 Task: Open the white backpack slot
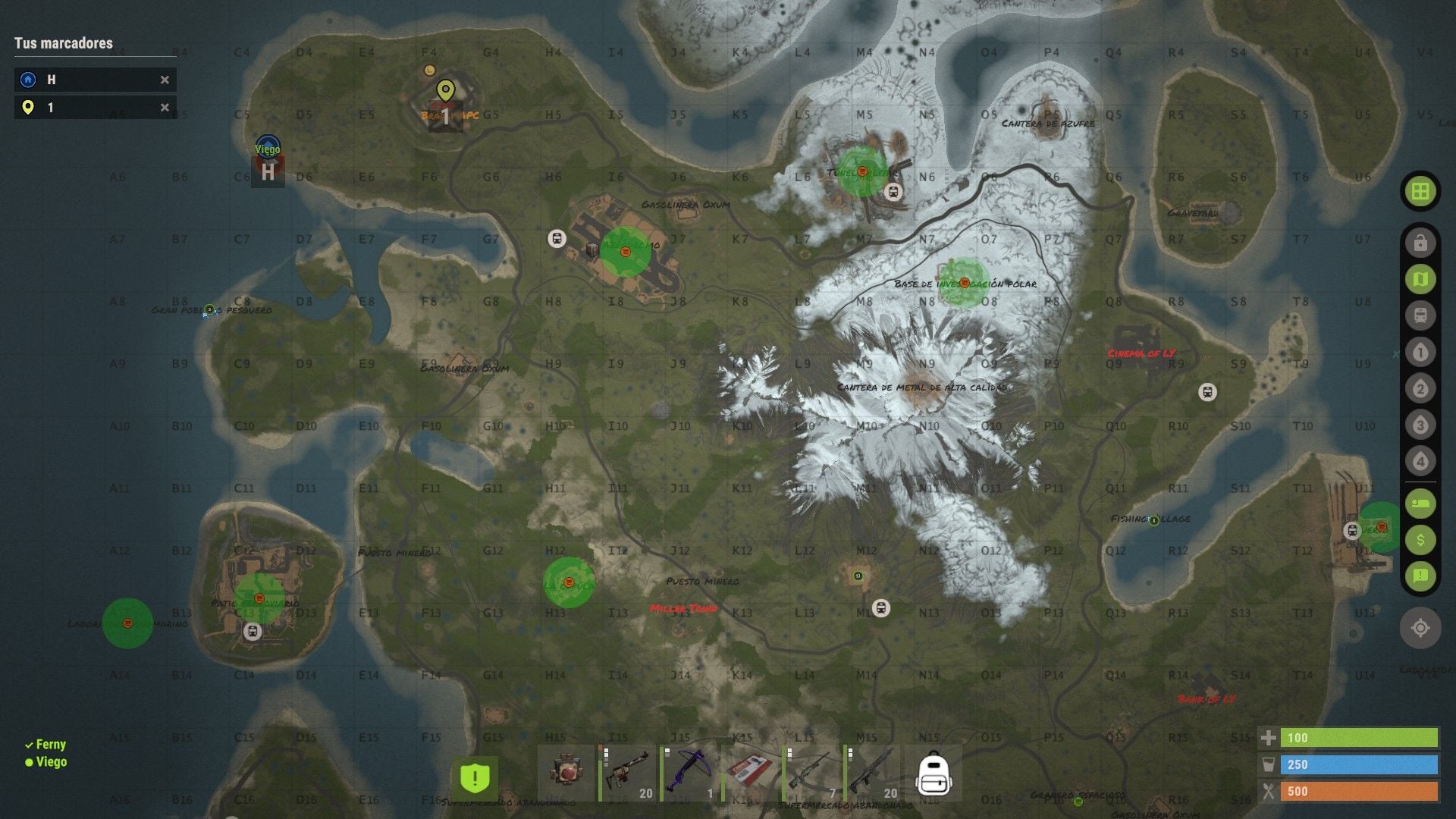pyautogui.click(x=934, y=774)
